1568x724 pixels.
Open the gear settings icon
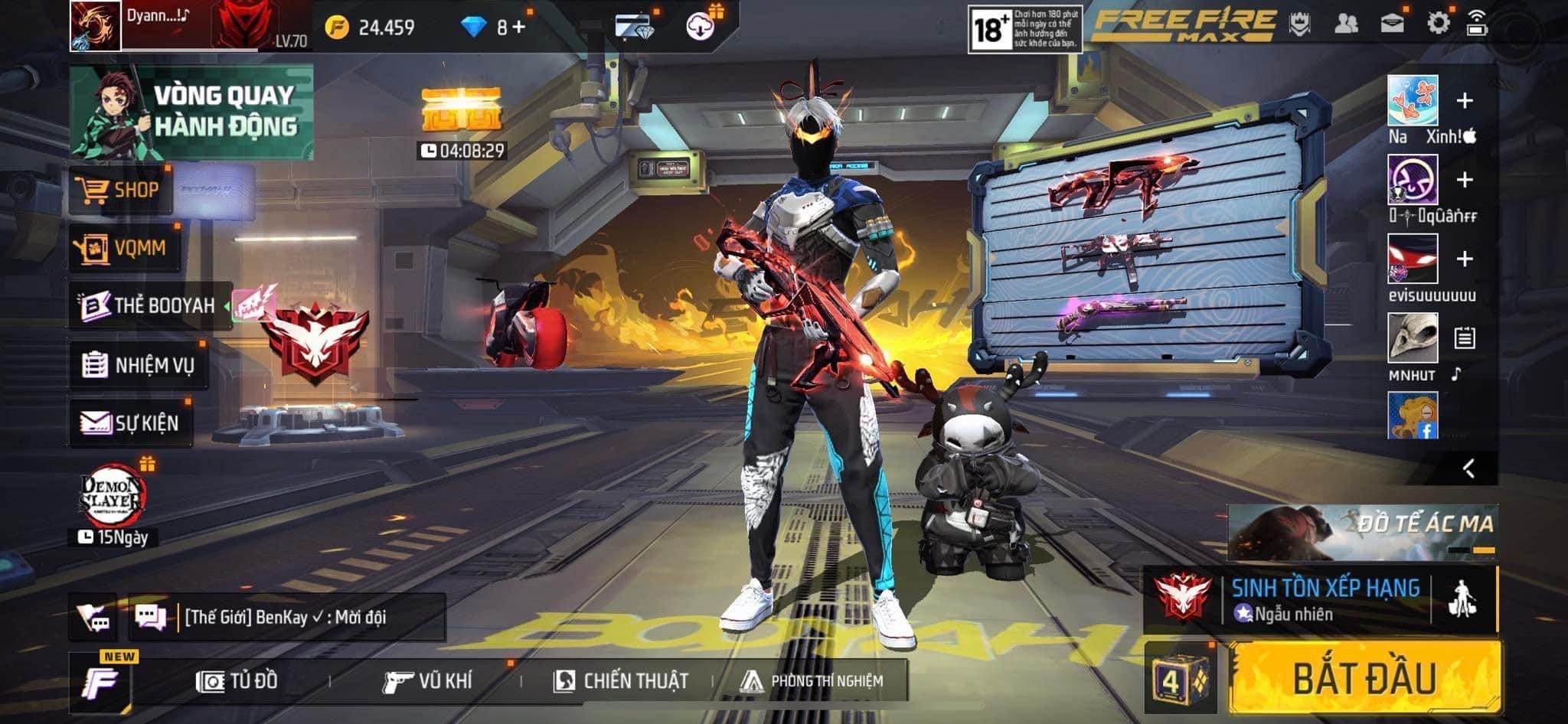1438,23
